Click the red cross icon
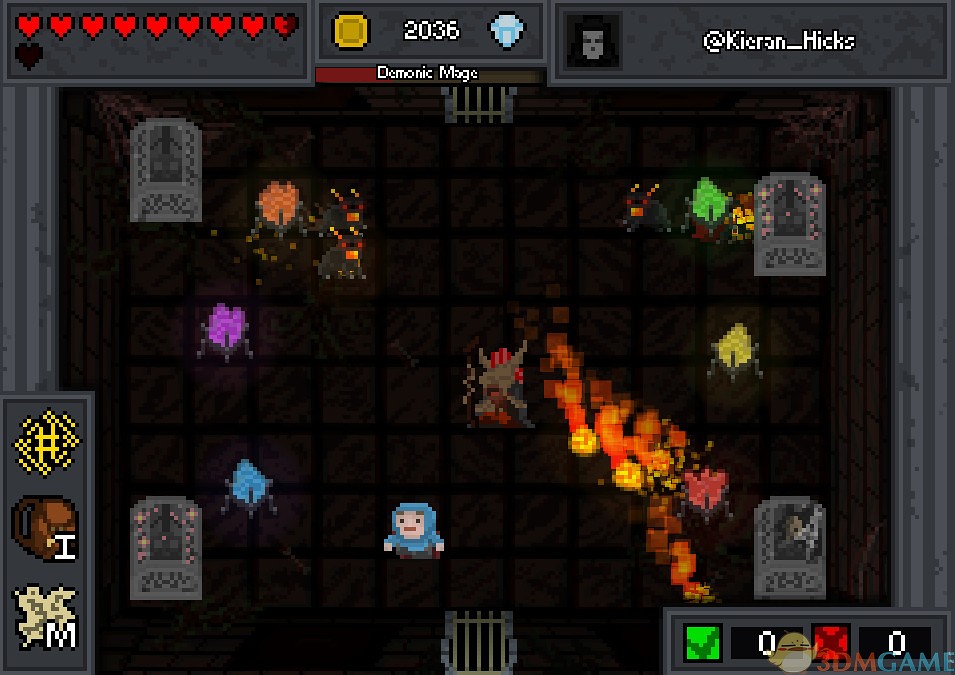The height and width of the screenshot is (675, 955). click(x=831, y=642)
